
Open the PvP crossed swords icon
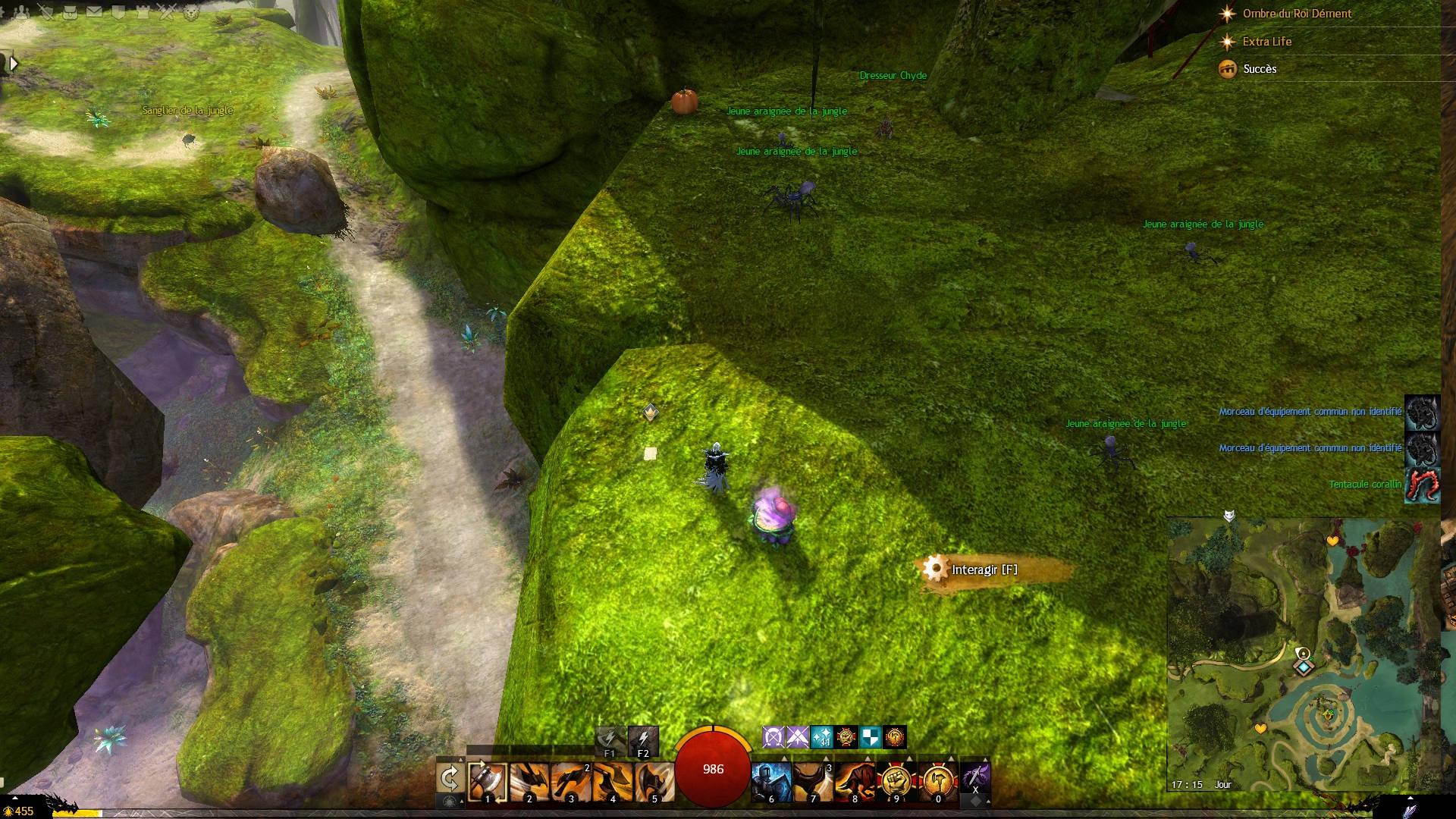pyautogui.click(x=167, y=12)
